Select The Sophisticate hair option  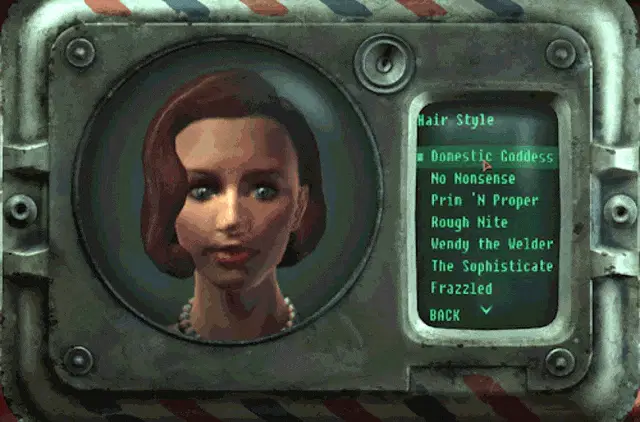click(x=491, y=266)
